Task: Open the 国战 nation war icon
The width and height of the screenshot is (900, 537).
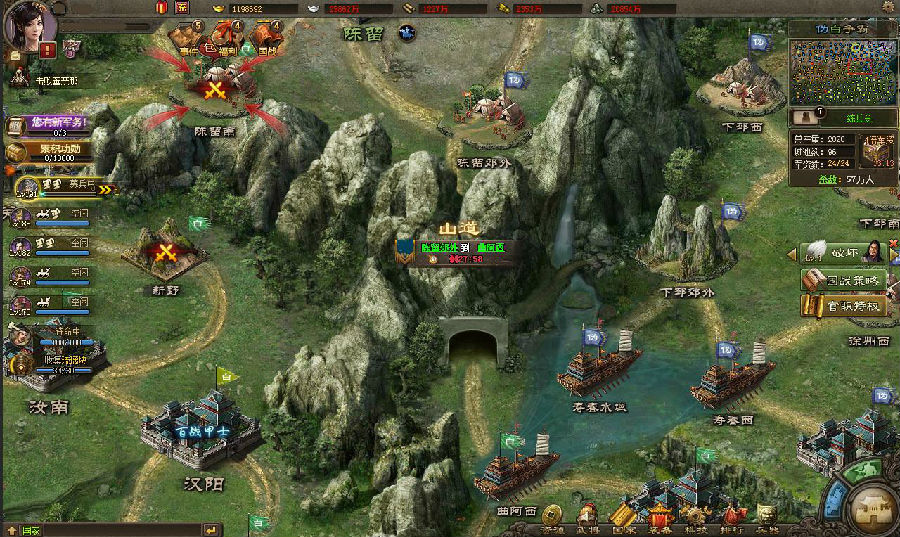Action: coord(267,40)
